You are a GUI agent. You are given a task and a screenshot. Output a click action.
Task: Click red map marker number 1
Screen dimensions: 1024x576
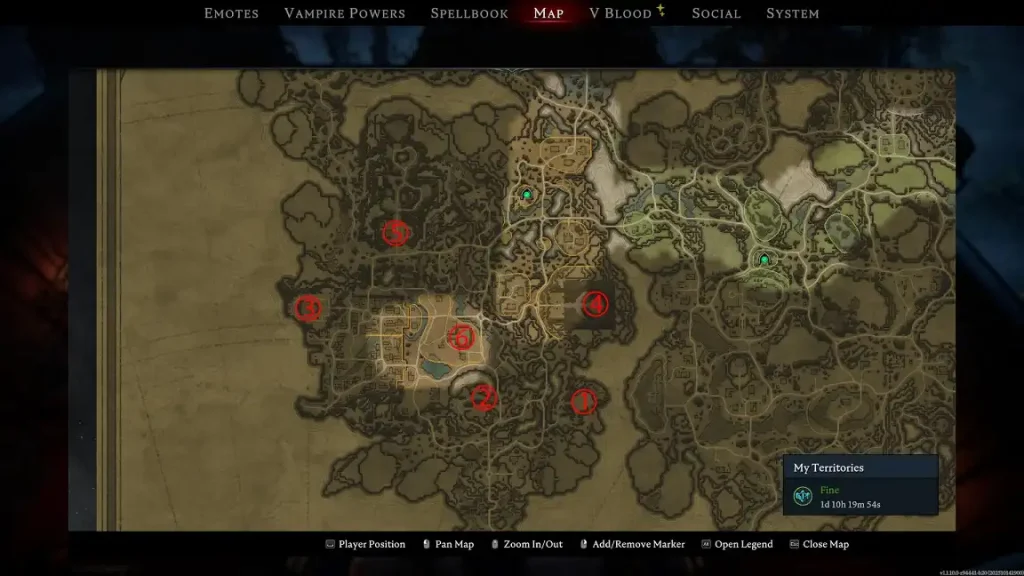(x=583, y=401)
